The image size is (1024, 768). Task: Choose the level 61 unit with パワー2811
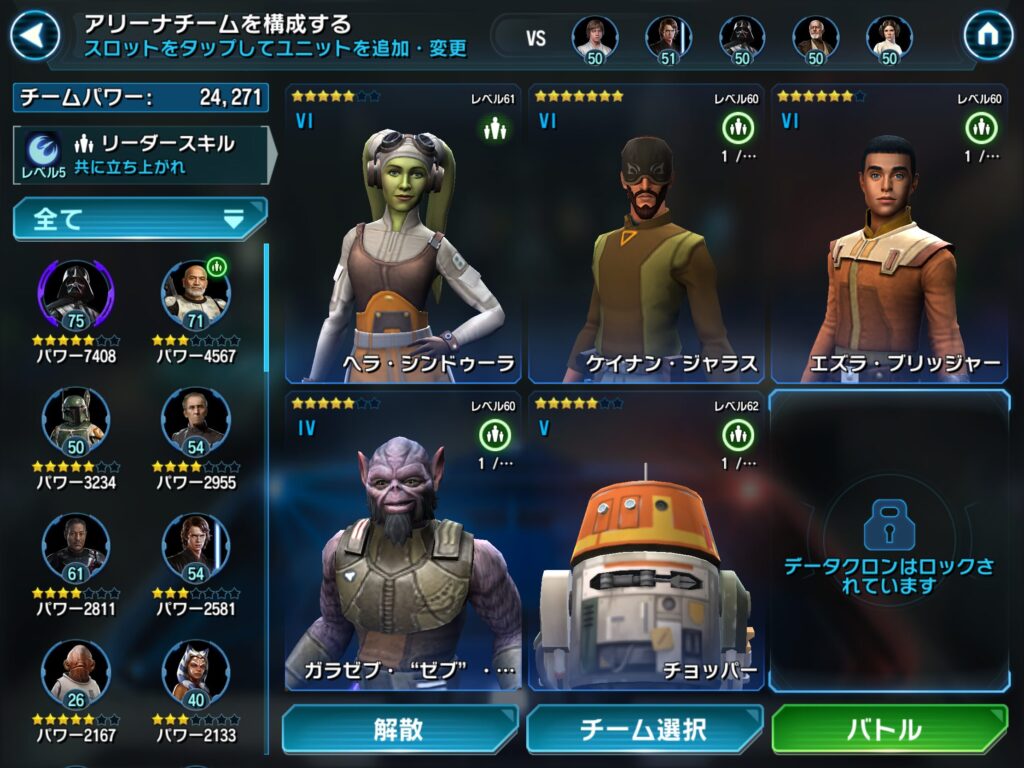[77, 548]
